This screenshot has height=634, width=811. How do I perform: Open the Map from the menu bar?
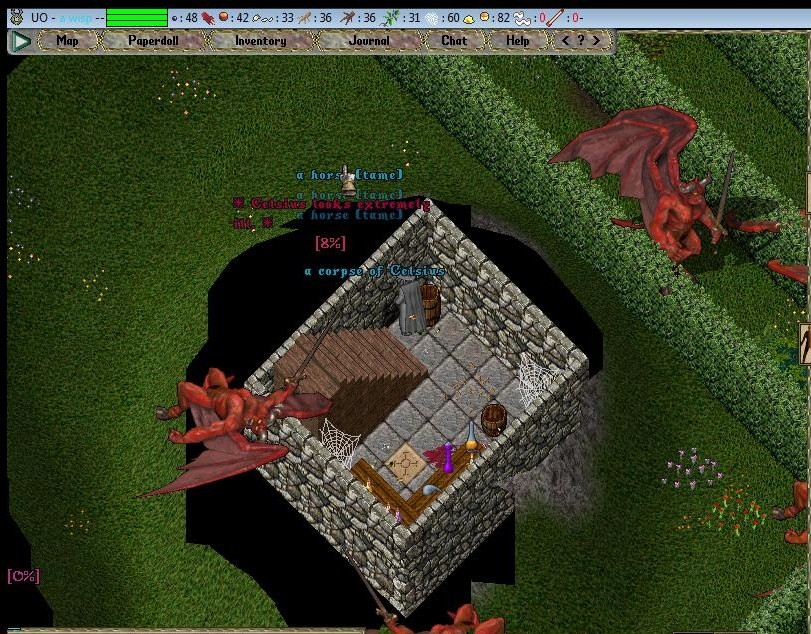tap(67, 41)
